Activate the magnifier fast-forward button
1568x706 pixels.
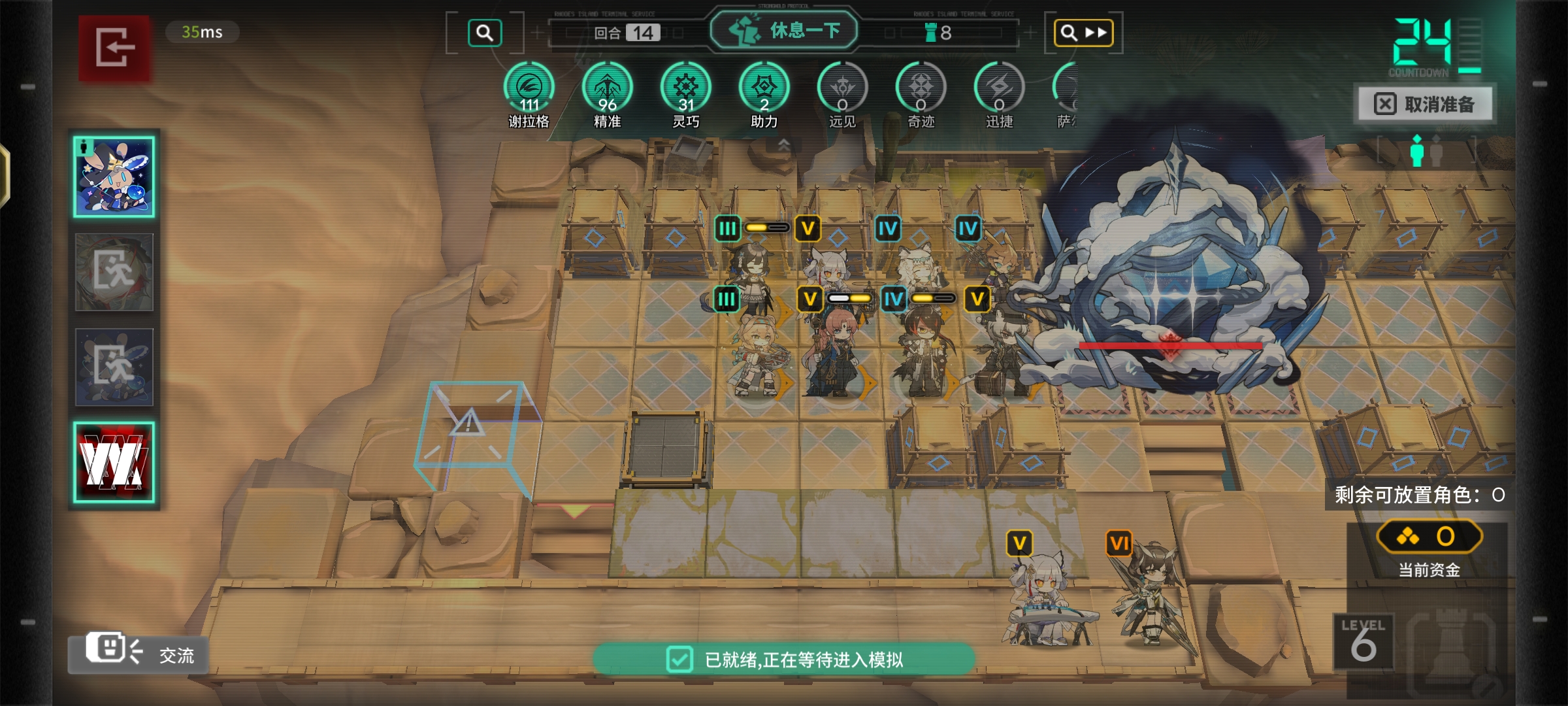click(x=1083, y=33)
